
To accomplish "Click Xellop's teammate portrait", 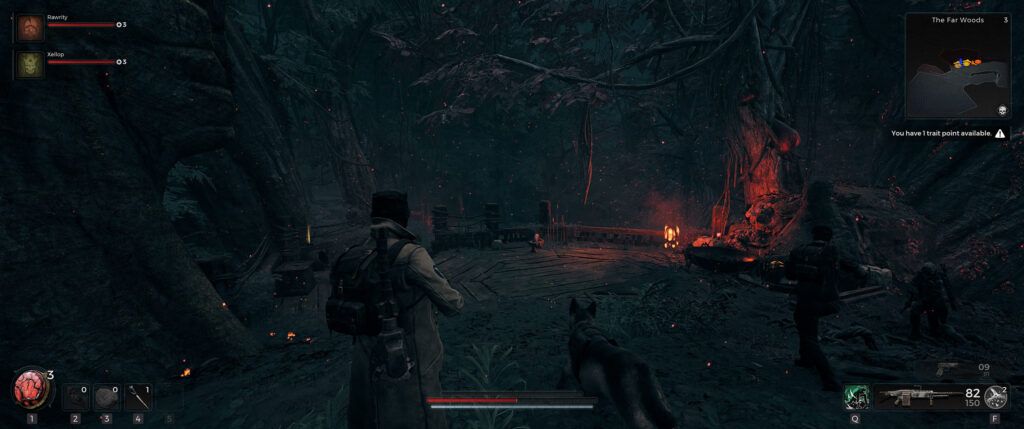I will (x=30, y=65).
